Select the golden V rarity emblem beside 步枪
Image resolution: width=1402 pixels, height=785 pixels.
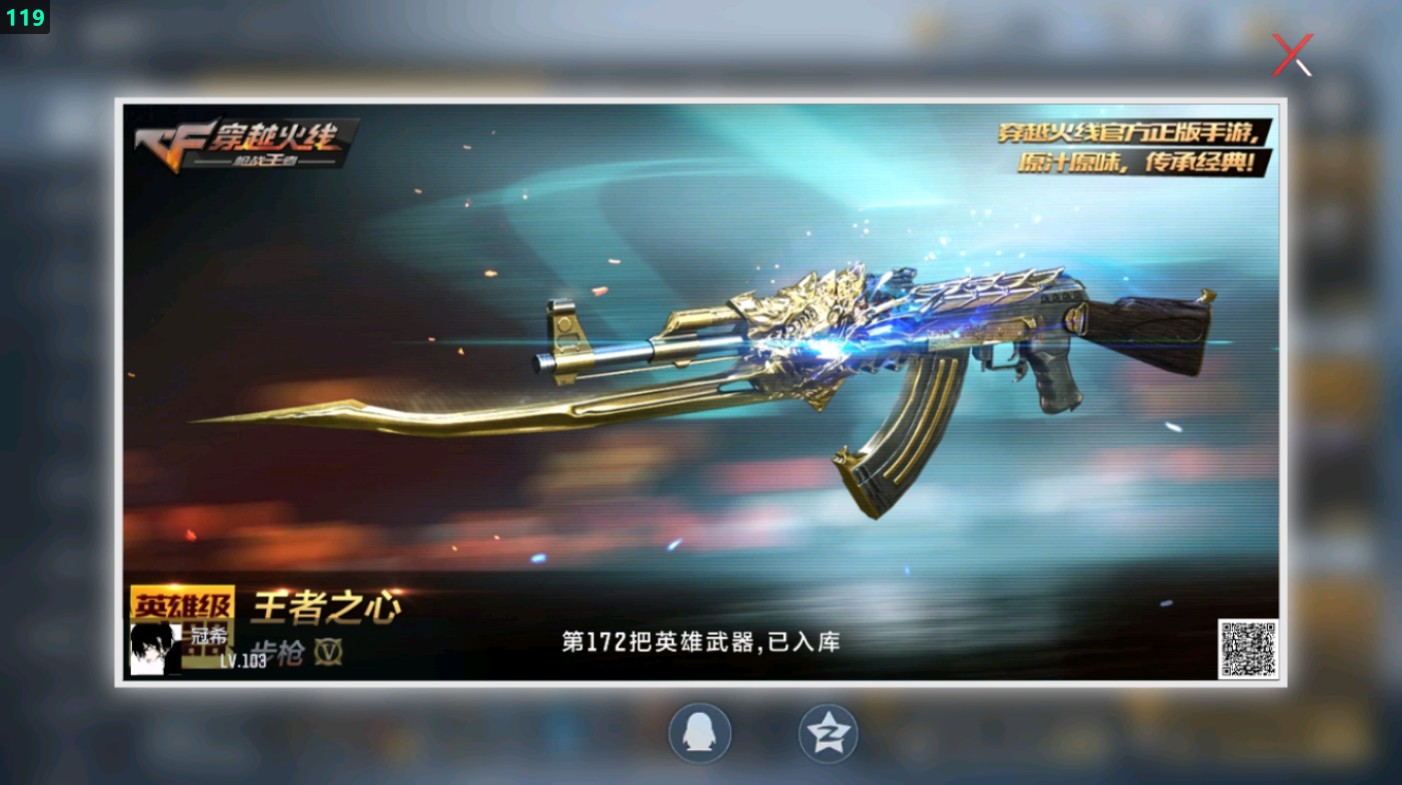click(327, 650)
